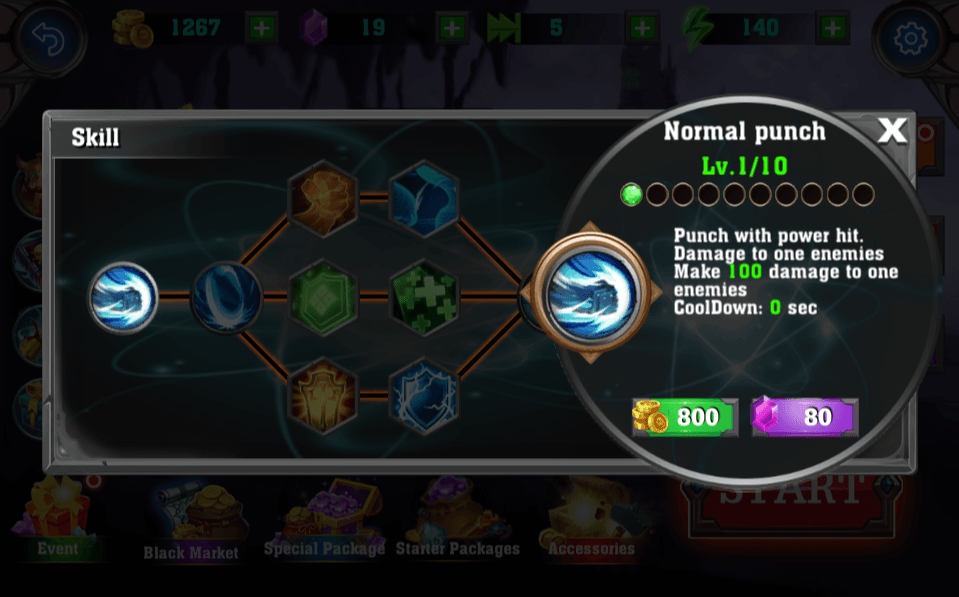
Task: Open the Black Market shop
Action: pos(191,525)
